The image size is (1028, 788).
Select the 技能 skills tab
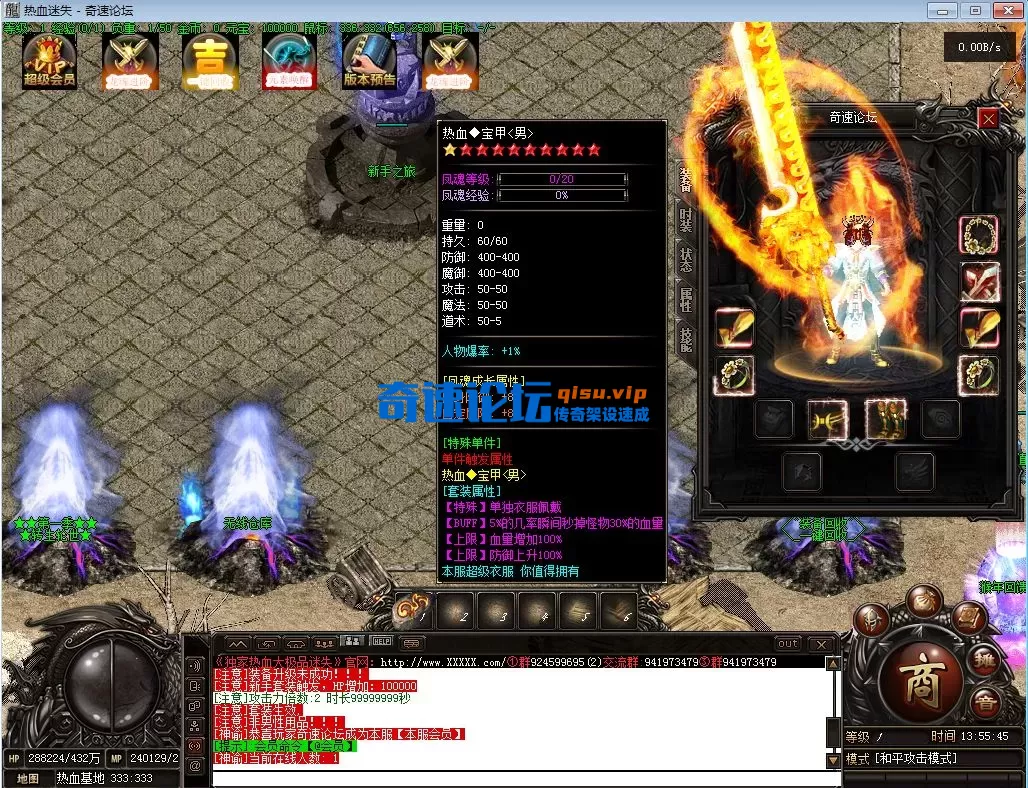pyautogui.click(x=686, y=339)
